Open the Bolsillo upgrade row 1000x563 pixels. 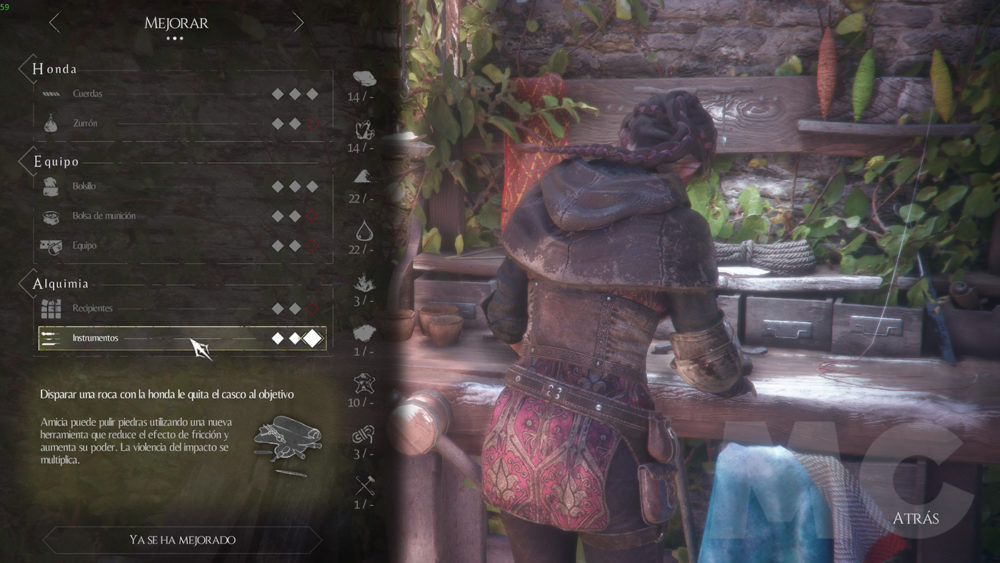point(180,187)
